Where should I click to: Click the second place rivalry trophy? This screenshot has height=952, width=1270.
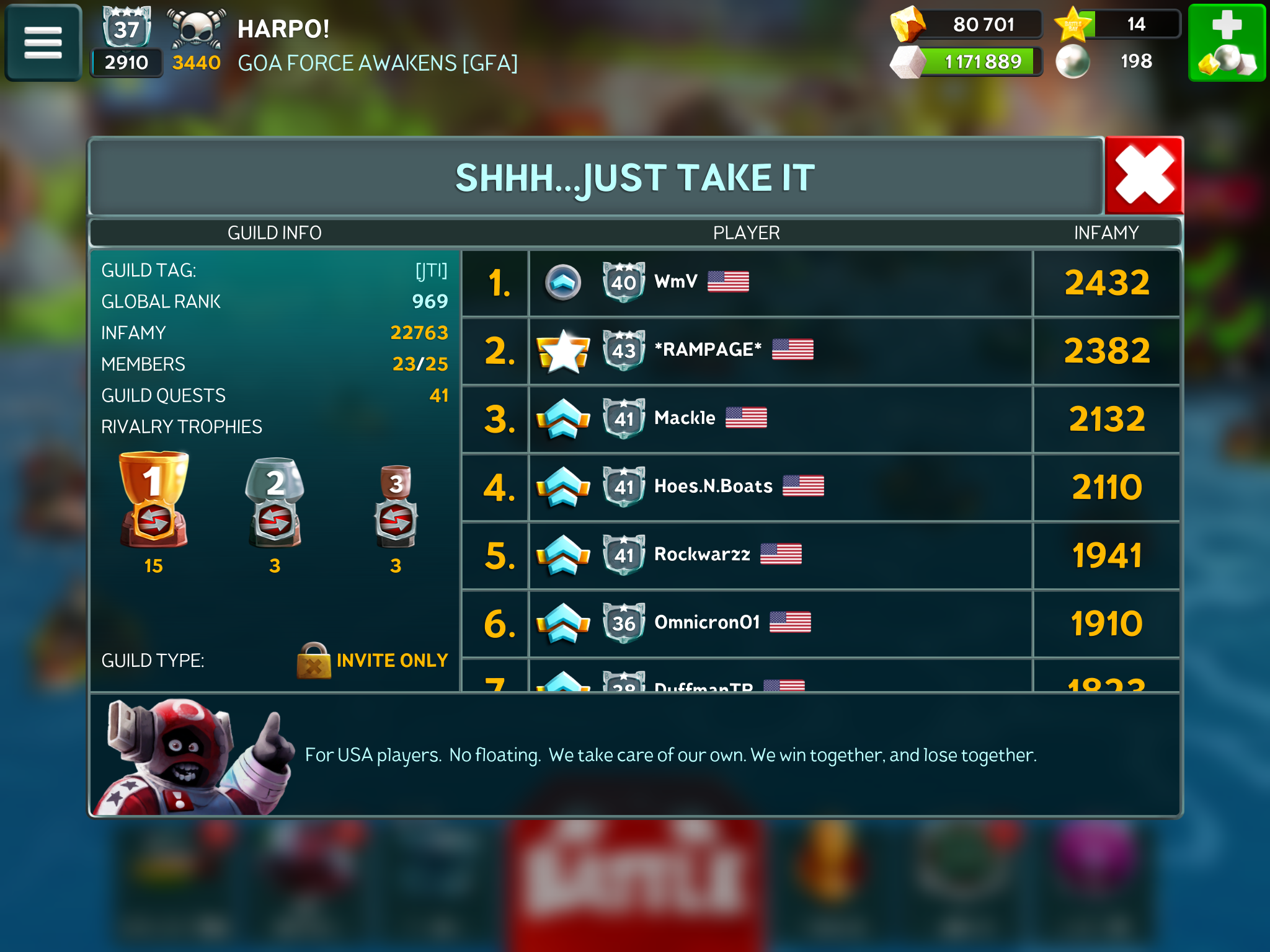click(275, 503)
